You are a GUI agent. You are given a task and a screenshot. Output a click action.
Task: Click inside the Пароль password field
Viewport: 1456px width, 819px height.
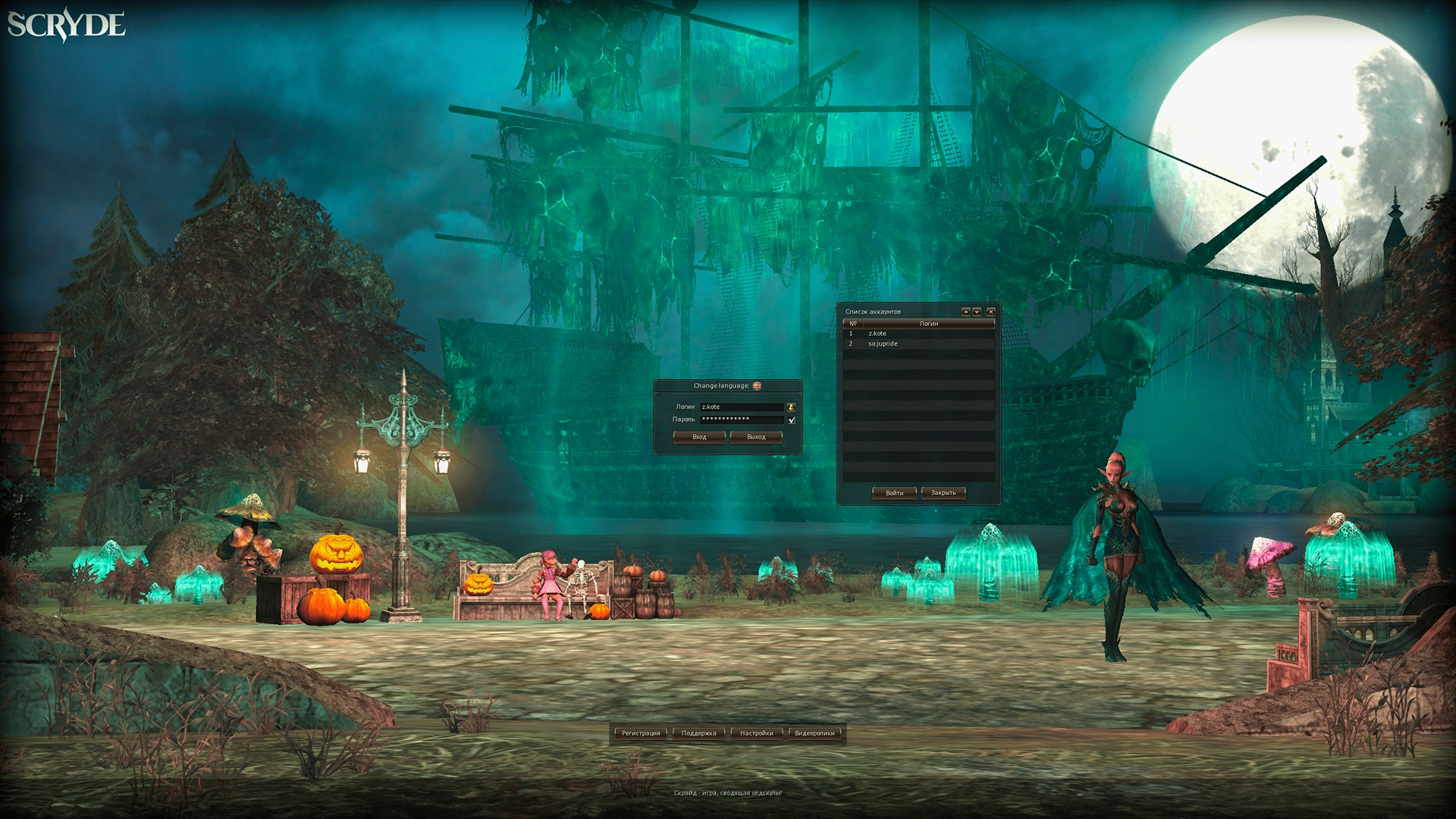pos(743,420)
